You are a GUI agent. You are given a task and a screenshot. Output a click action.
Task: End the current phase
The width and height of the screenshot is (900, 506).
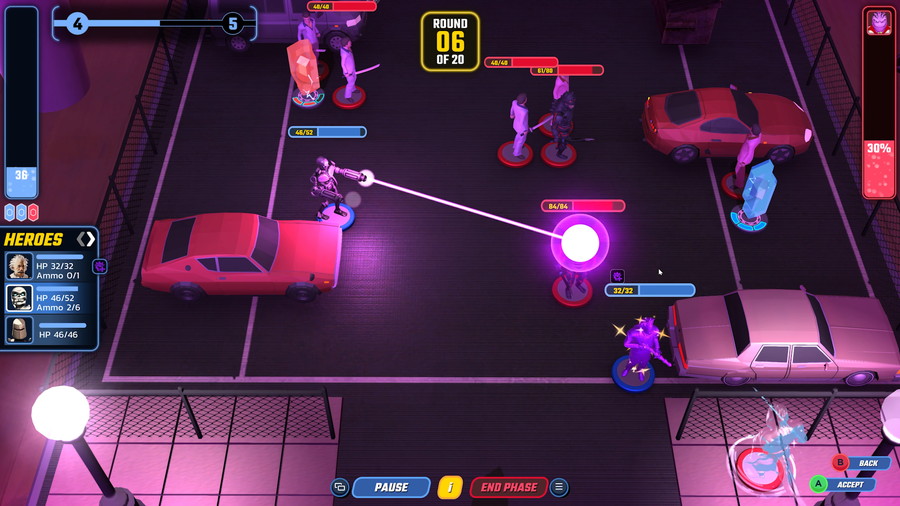pos(508,487)
